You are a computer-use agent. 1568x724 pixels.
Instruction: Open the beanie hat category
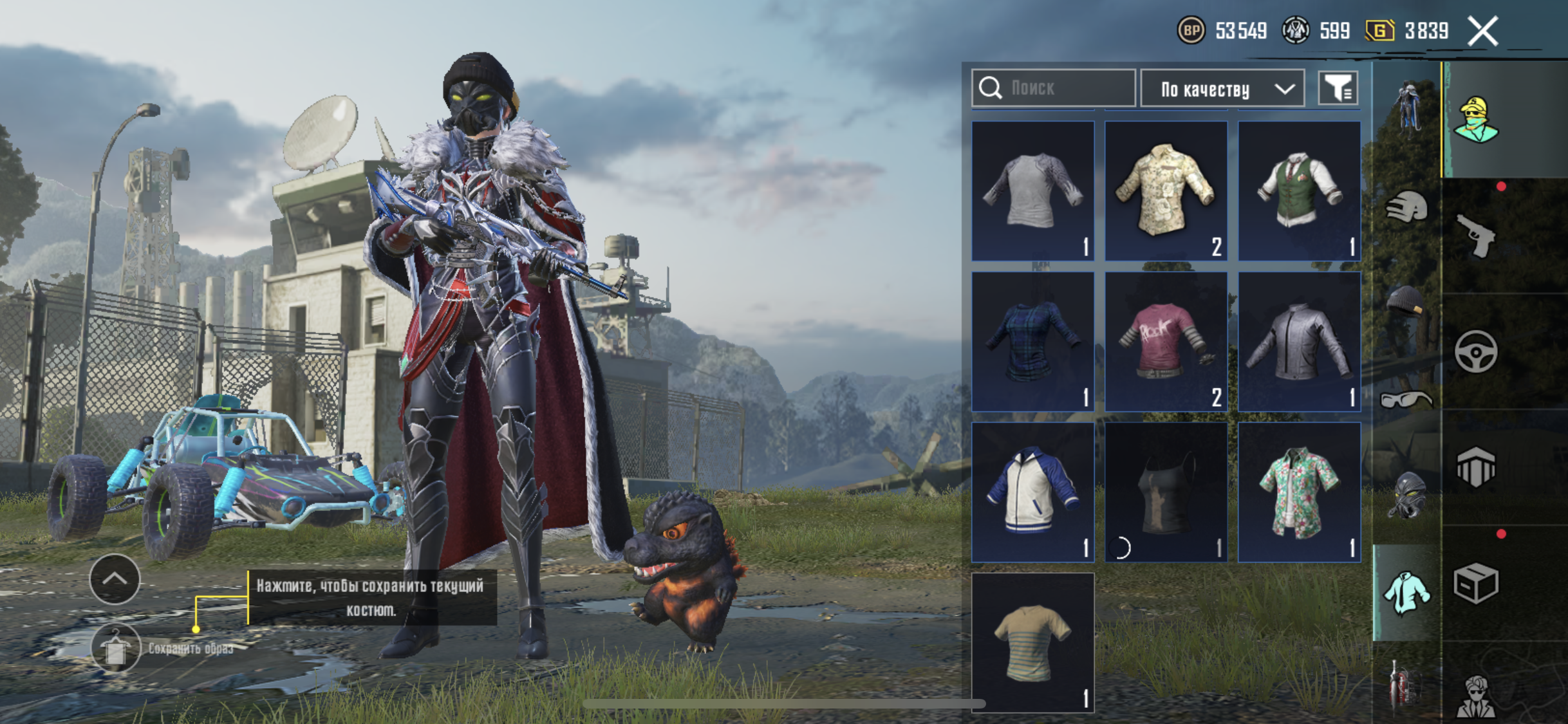1406,302
